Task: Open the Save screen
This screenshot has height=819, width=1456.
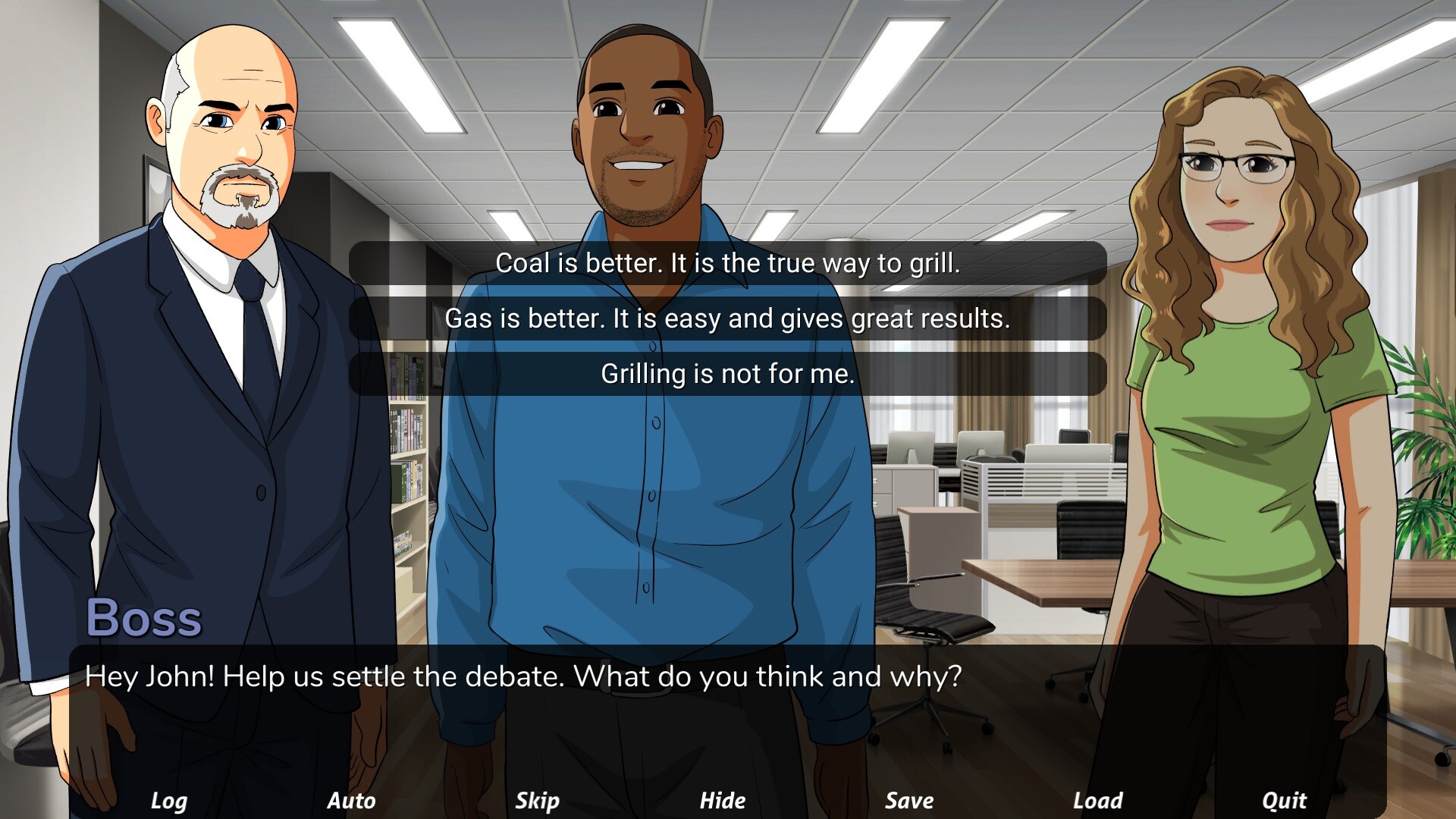Action: [x=909, y=800]
